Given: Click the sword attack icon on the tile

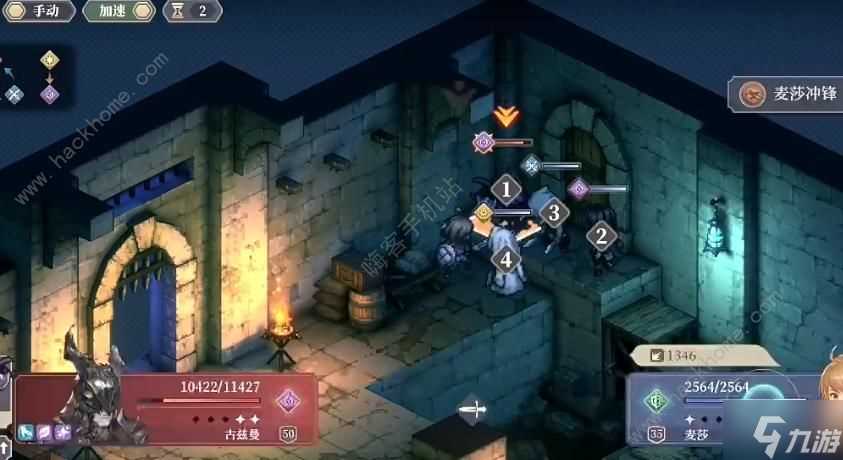Looking at the screenshot, I should coord(473,408).
